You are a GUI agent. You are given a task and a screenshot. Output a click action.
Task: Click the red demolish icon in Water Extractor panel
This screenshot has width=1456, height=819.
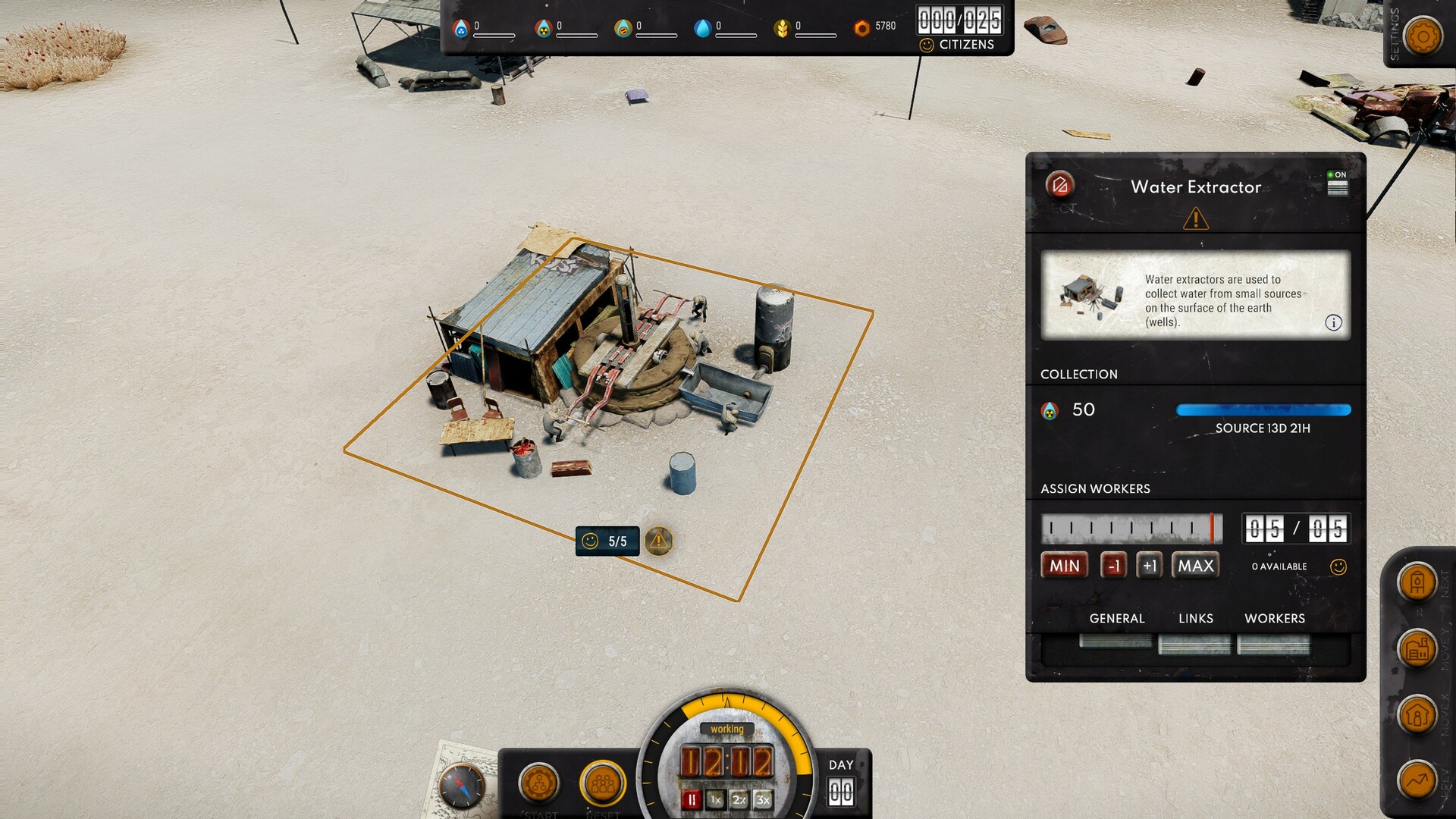[x=1059, y=184]
